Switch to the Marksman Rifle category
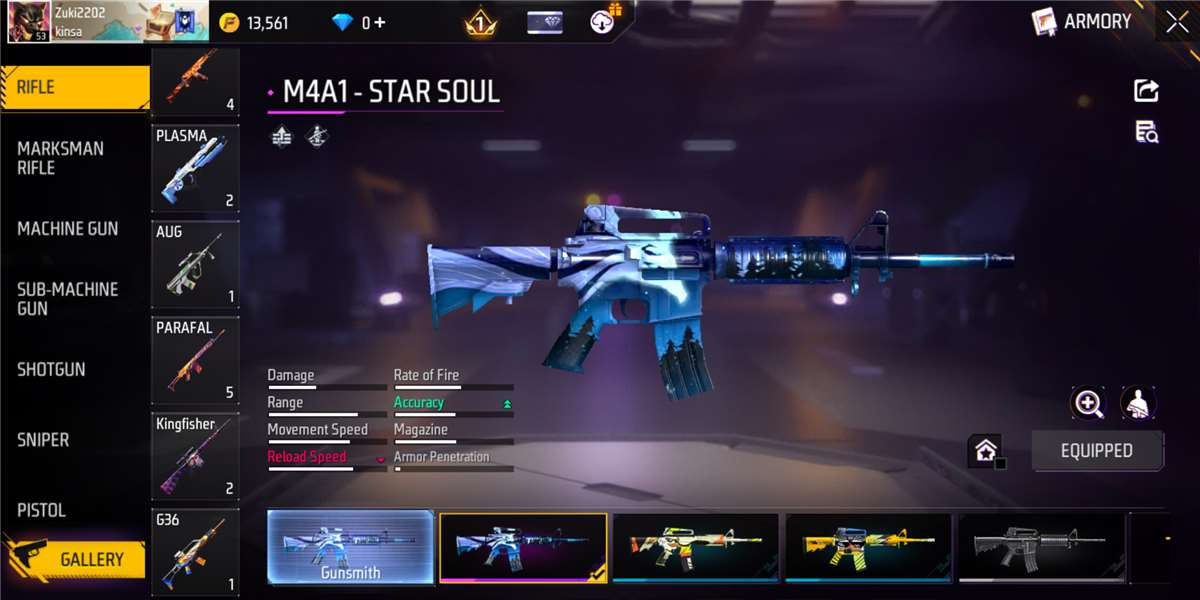Image resolution: width=1200 pixels, height=600 pixels. (x=60, y=158)
